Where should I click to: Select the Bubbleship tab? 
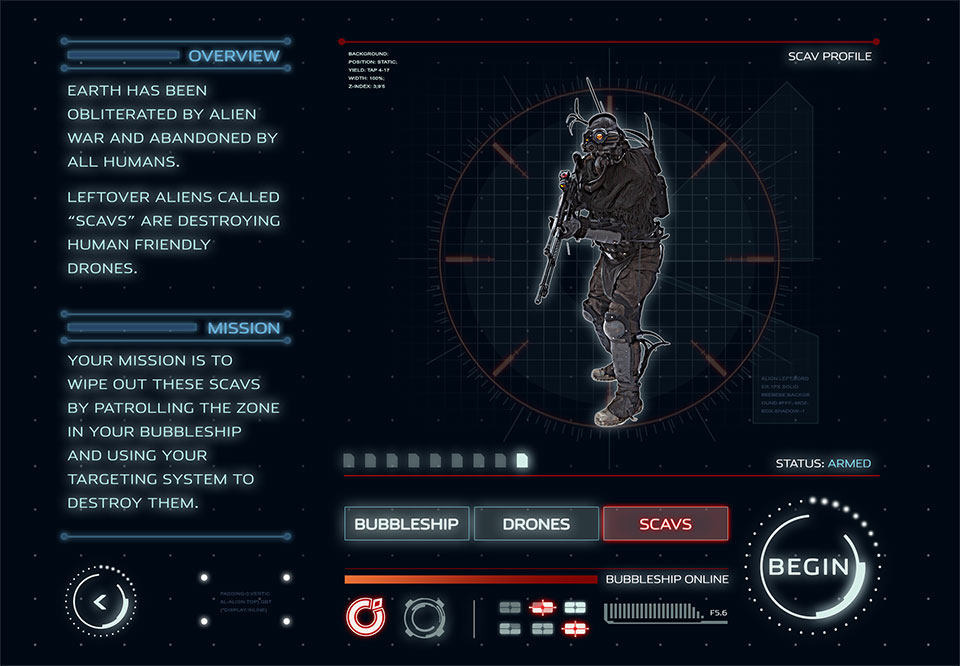(x=406, y=523)
